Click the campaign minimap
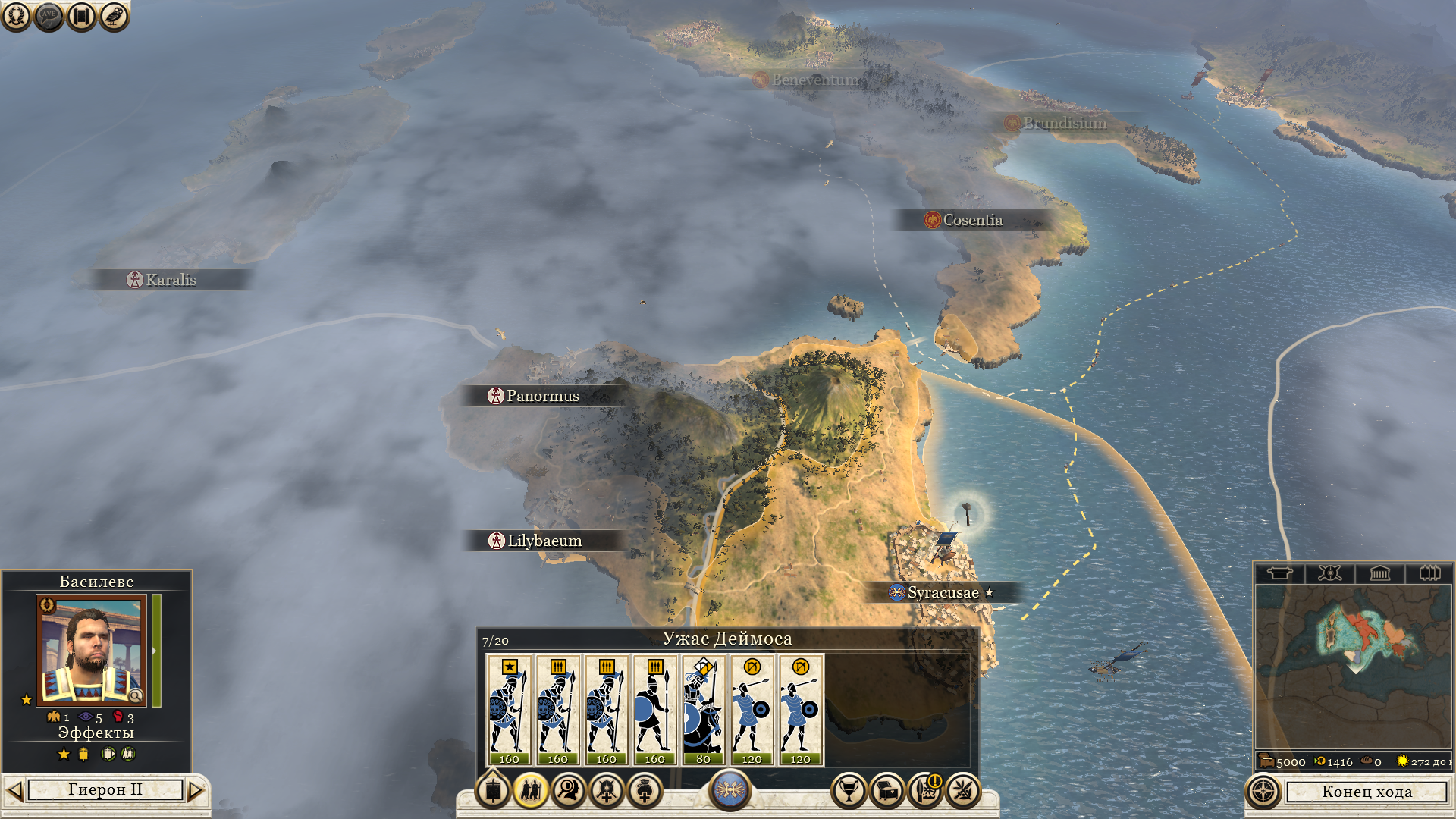 click(1353, 666)
